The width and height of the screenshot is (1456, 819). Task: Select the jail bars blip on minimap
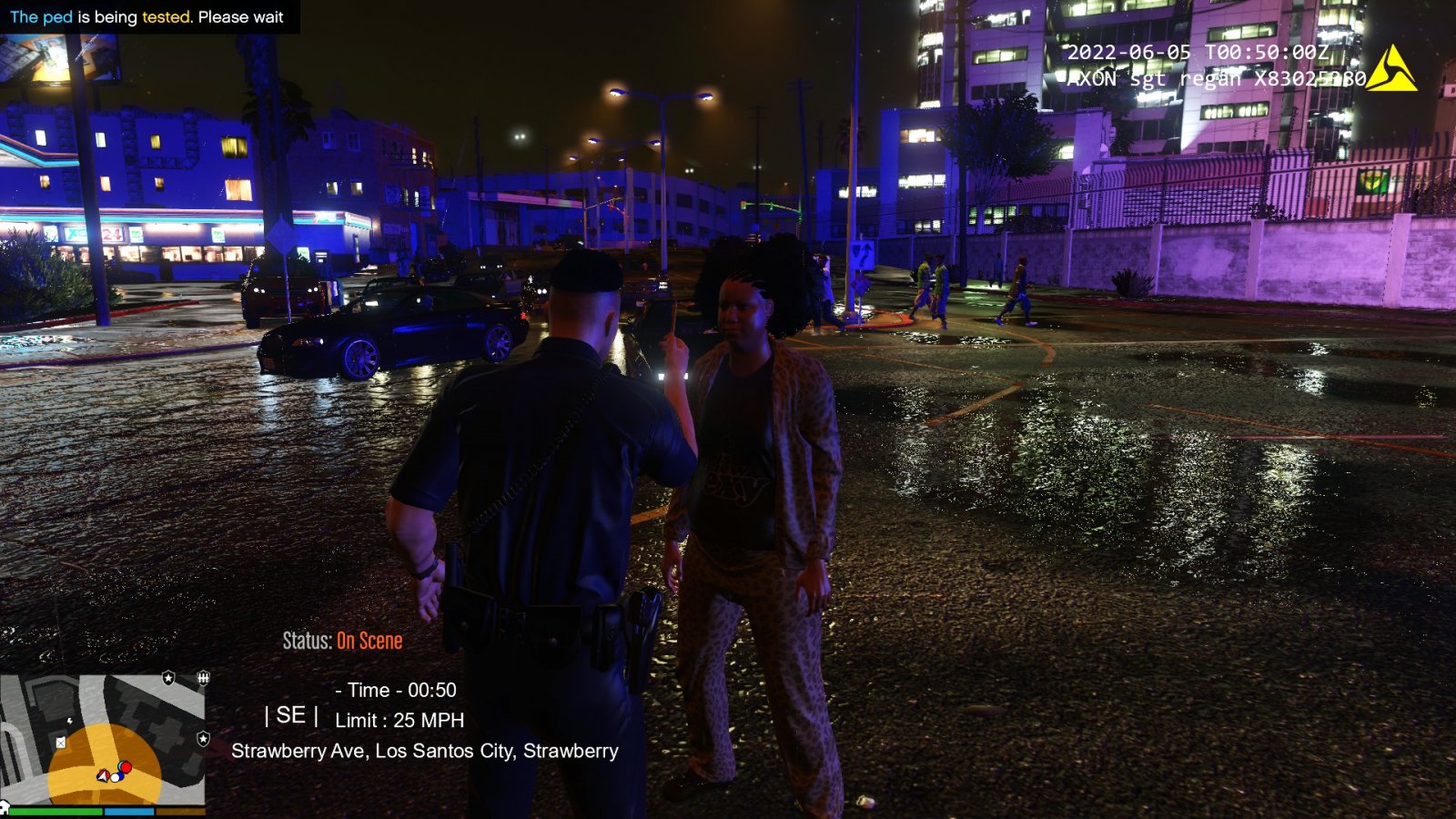pyautogui.click(x=204, y=678)
